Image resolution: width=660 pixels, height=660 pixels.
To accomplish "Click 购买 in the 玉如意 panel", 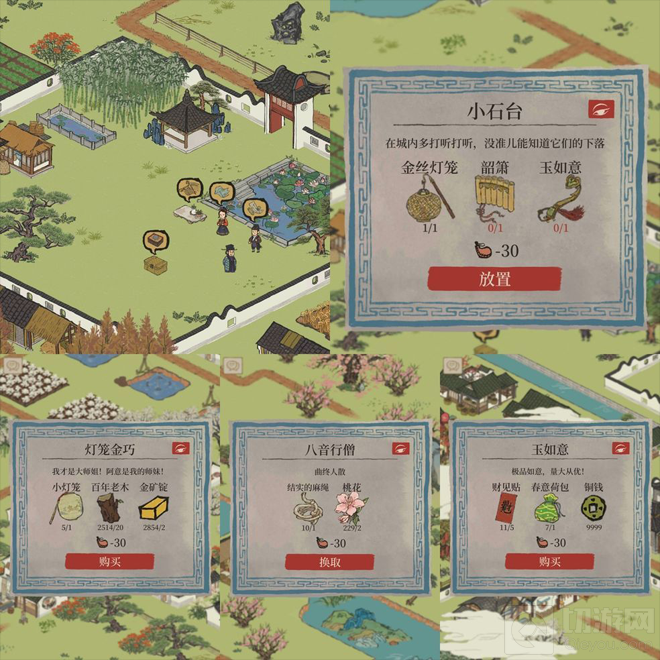I will tap(549, 561).
